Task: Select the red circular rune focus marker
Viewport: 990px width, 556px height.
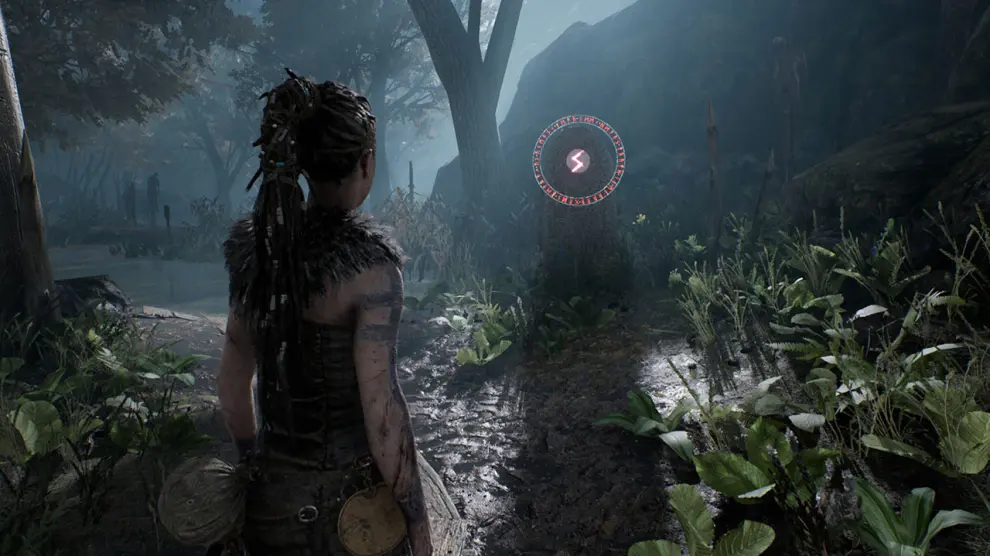Action: tap(578, 160)
